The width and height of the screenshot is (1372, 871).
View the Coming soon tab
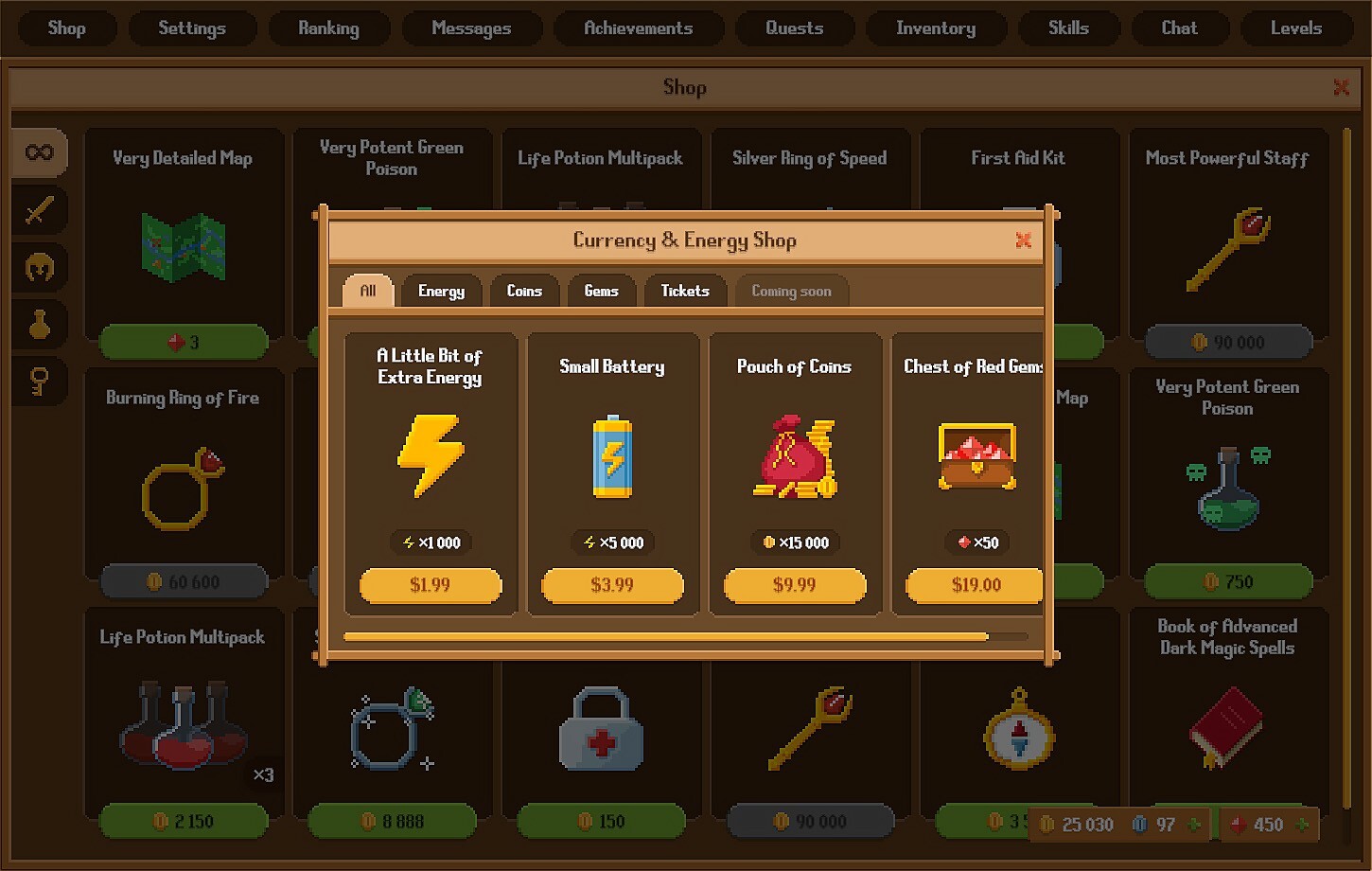point(791,291)
